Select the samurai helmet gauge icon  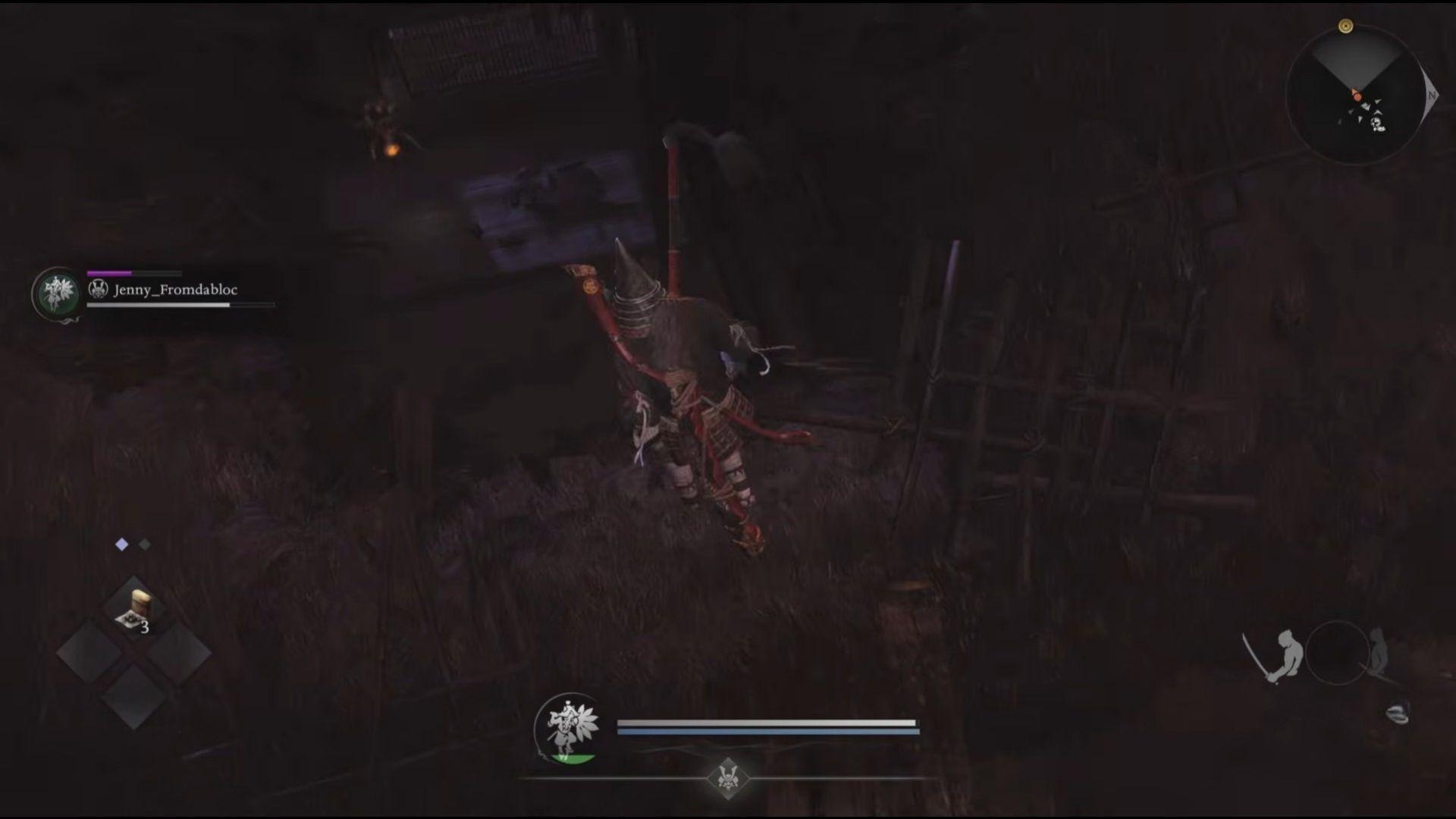coord(728,778)
